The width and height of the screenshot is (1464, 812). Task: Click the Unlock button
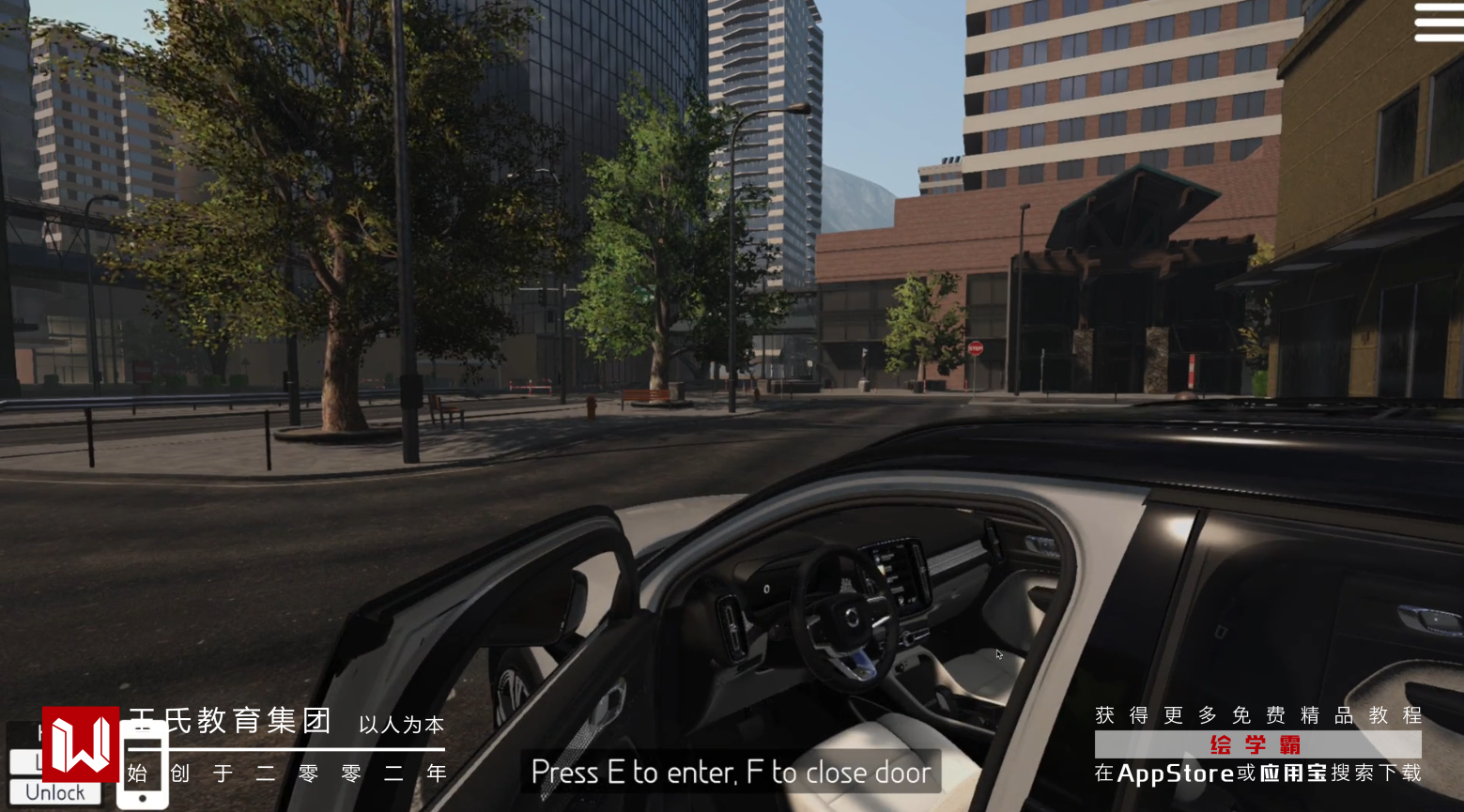pos(54,793)
